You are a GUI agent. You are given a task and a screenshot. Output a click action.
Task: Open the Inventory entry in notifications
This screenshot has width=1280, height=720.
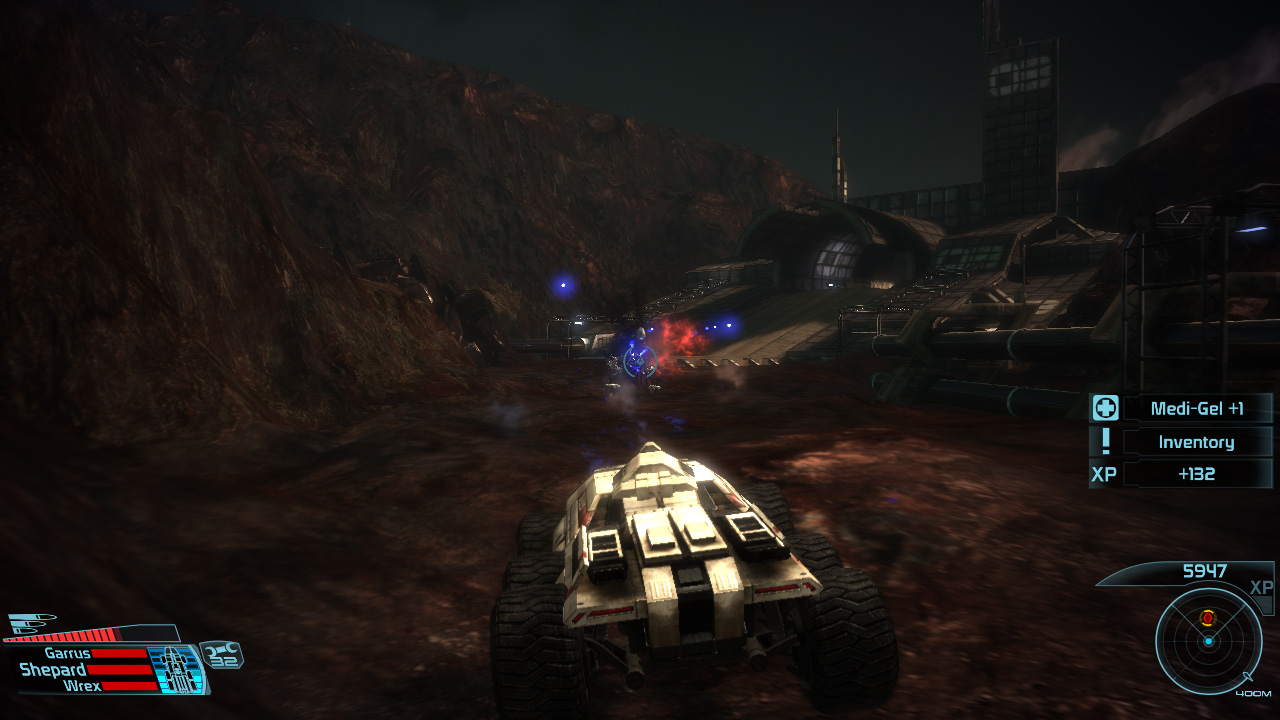pos(1197,441)
